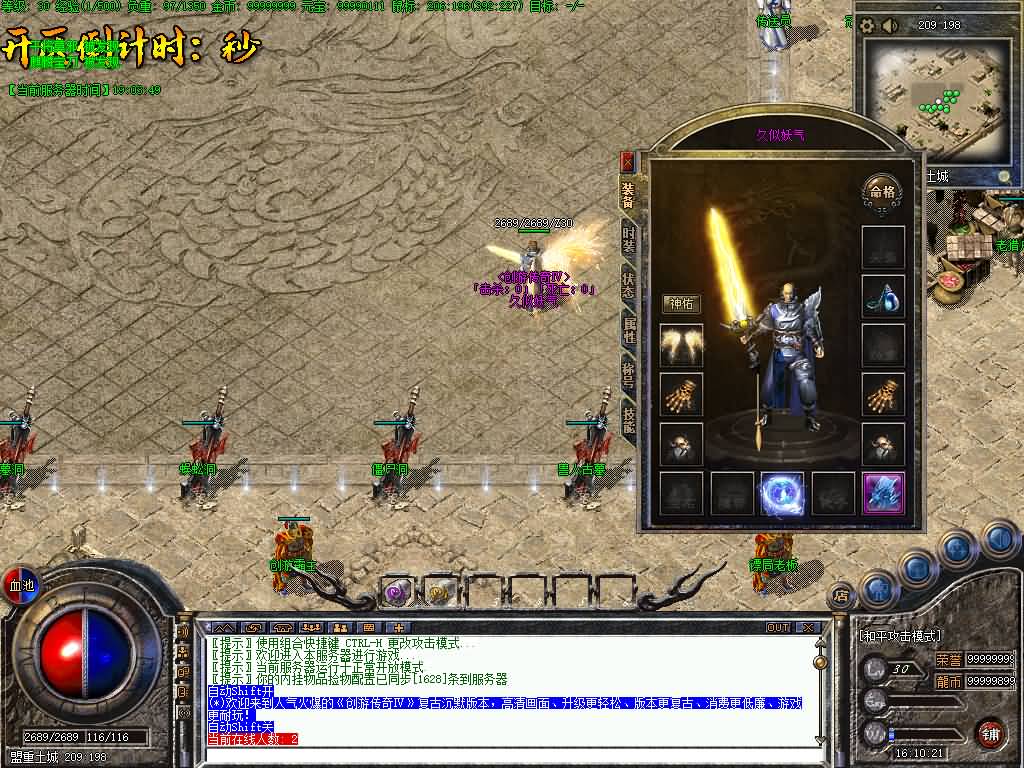Toggle sound with the minimap speaker icon
This screenshot has height=768, width=1024.
coord(889,25)
